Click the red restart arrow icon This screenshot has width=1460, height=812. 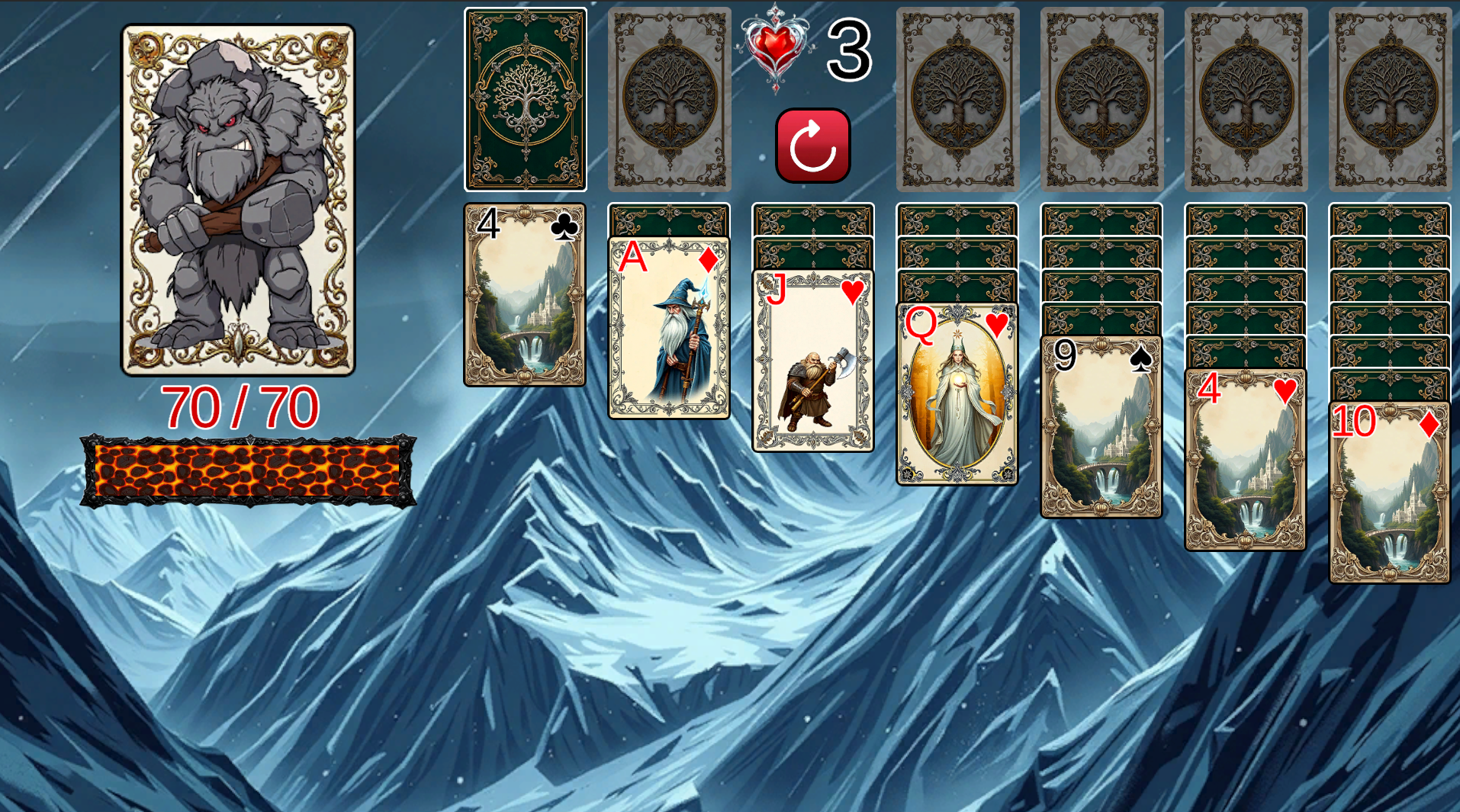[812, 146]
